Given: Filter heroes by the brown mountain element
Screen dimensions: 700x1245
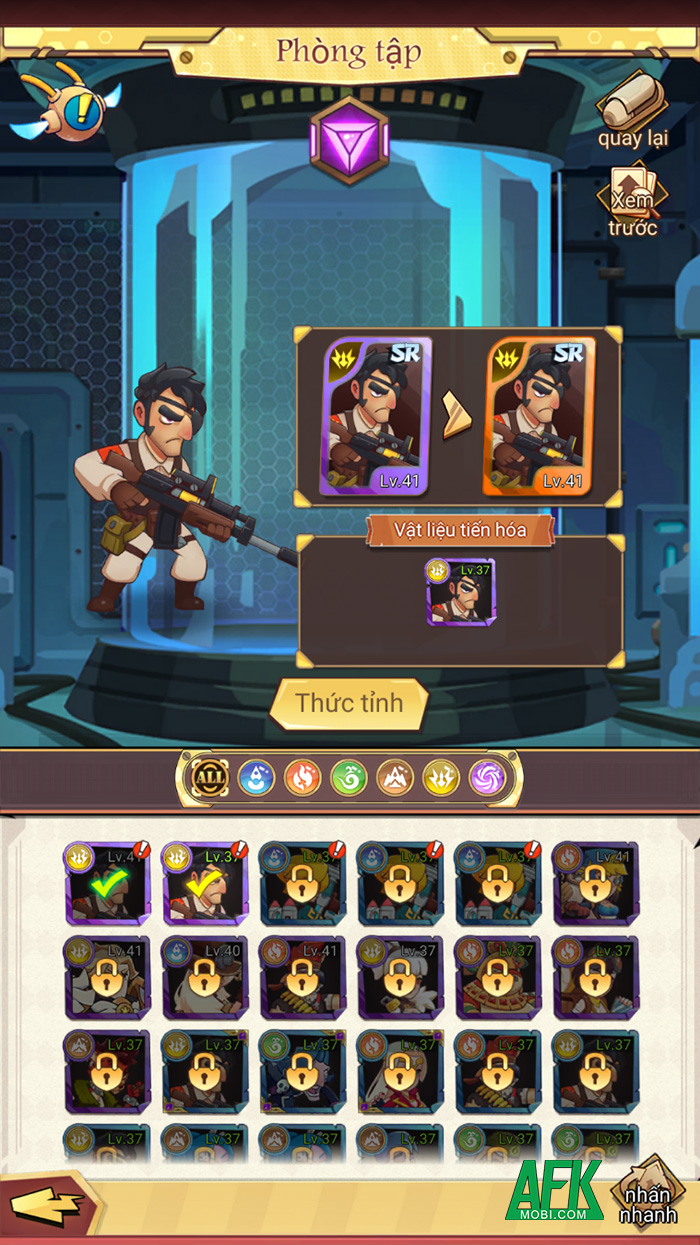Looking at the screenshot, I should coord(395,777).
